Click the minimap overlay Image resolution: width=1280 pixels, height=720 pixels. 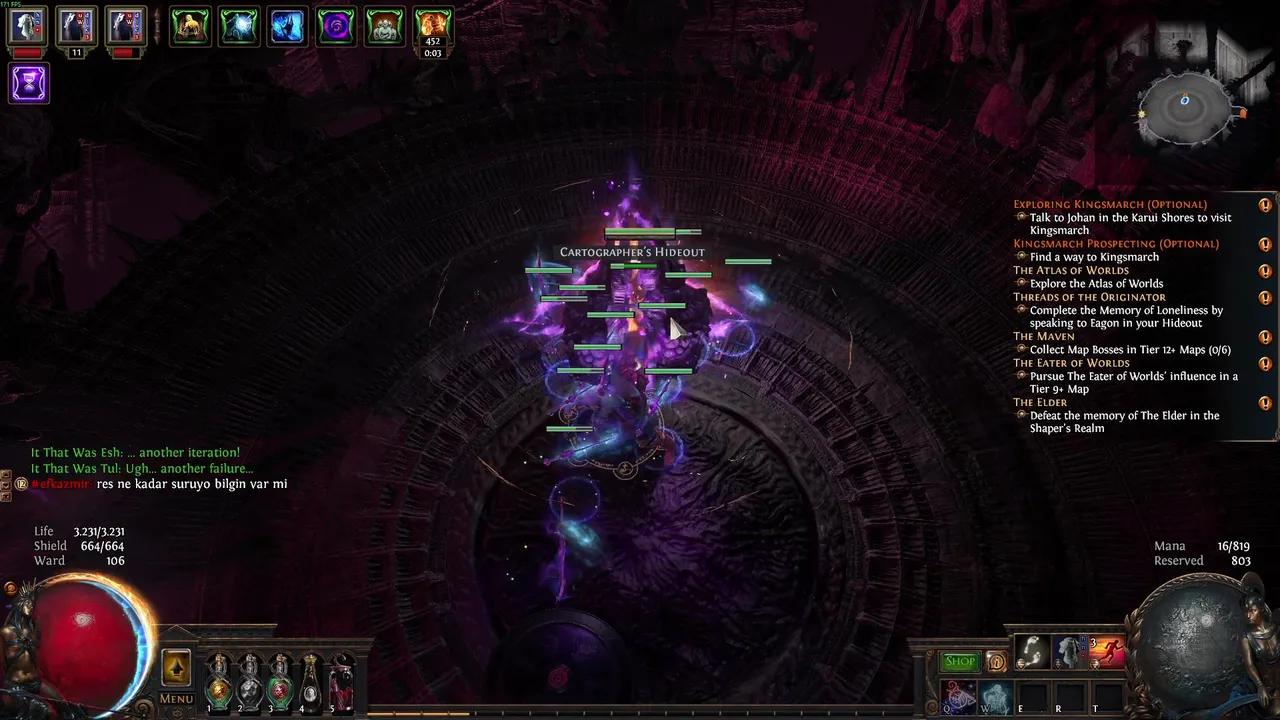pyautogui.click(x=1187, y=108)
